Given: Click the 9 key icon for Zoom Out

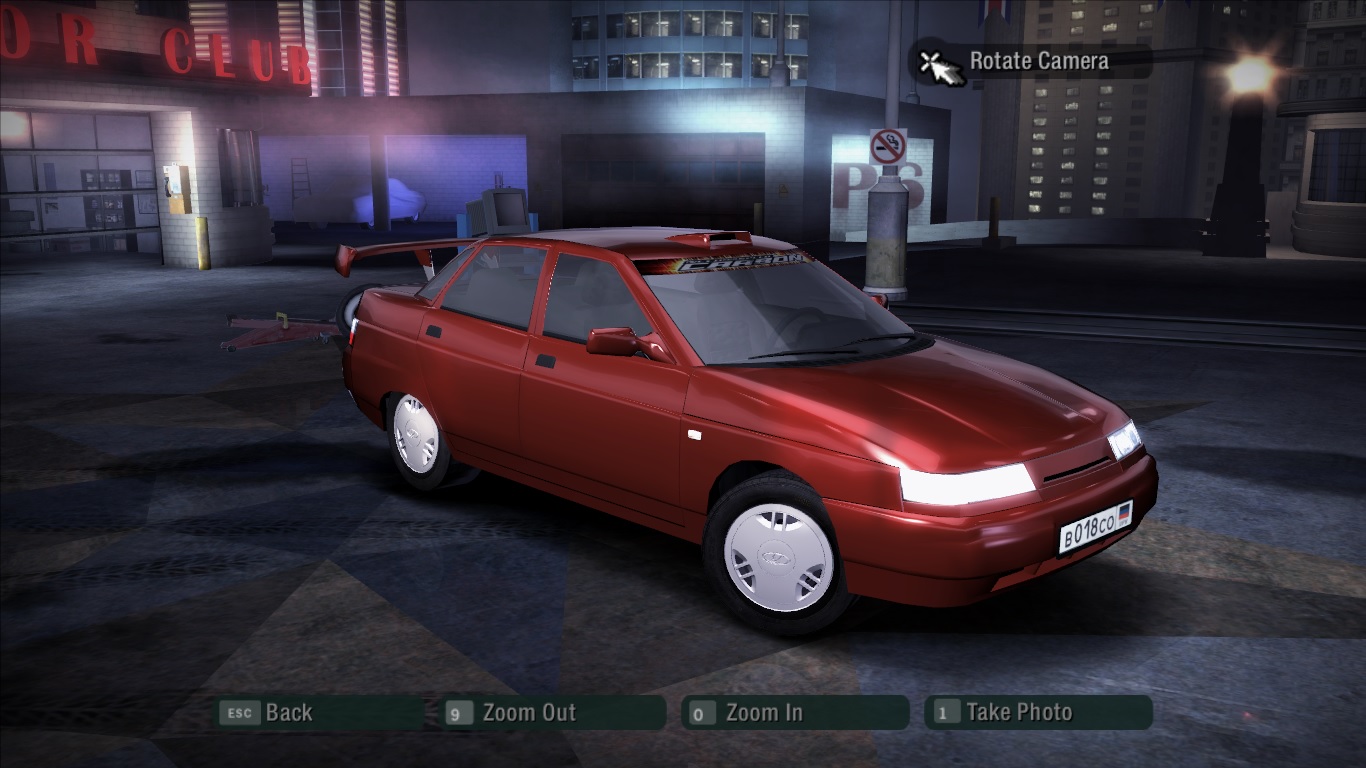Looking at the screenshot, I should coord(460,713).
